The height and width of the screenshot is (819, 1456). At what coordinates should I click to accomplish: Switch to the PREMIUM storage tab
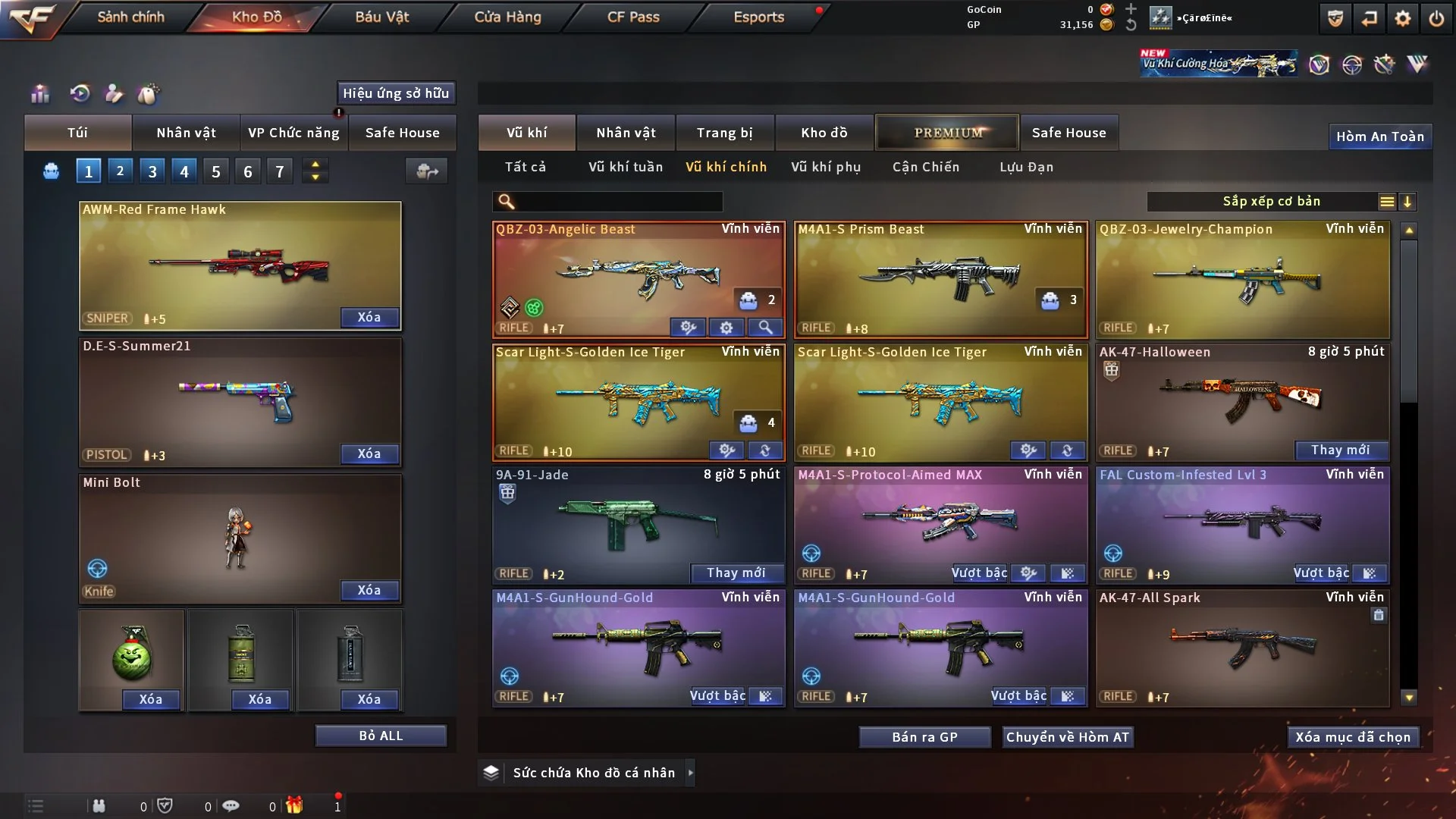tap(948, 133)
